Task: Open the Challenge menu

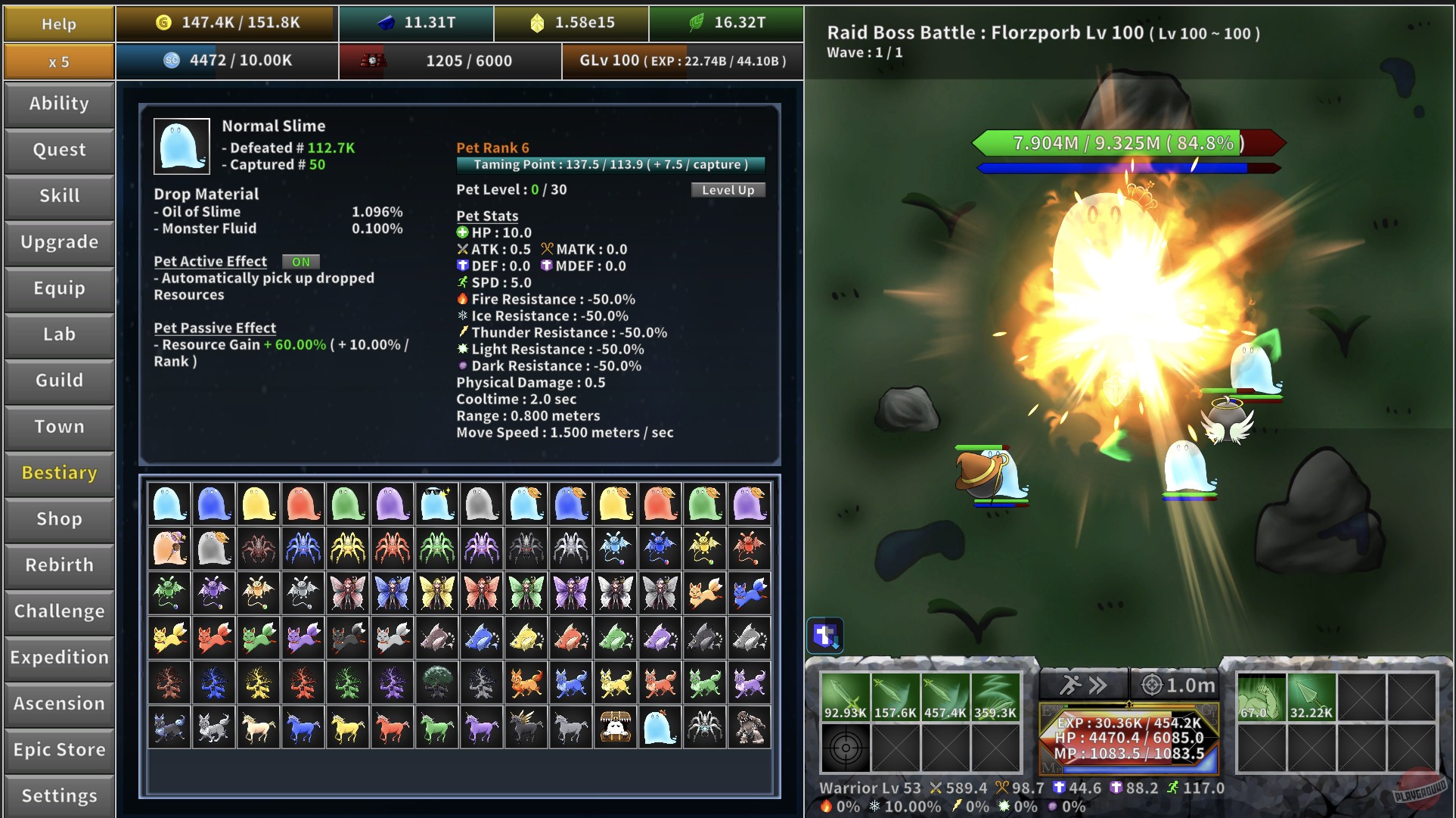Action: coord(58,611)
